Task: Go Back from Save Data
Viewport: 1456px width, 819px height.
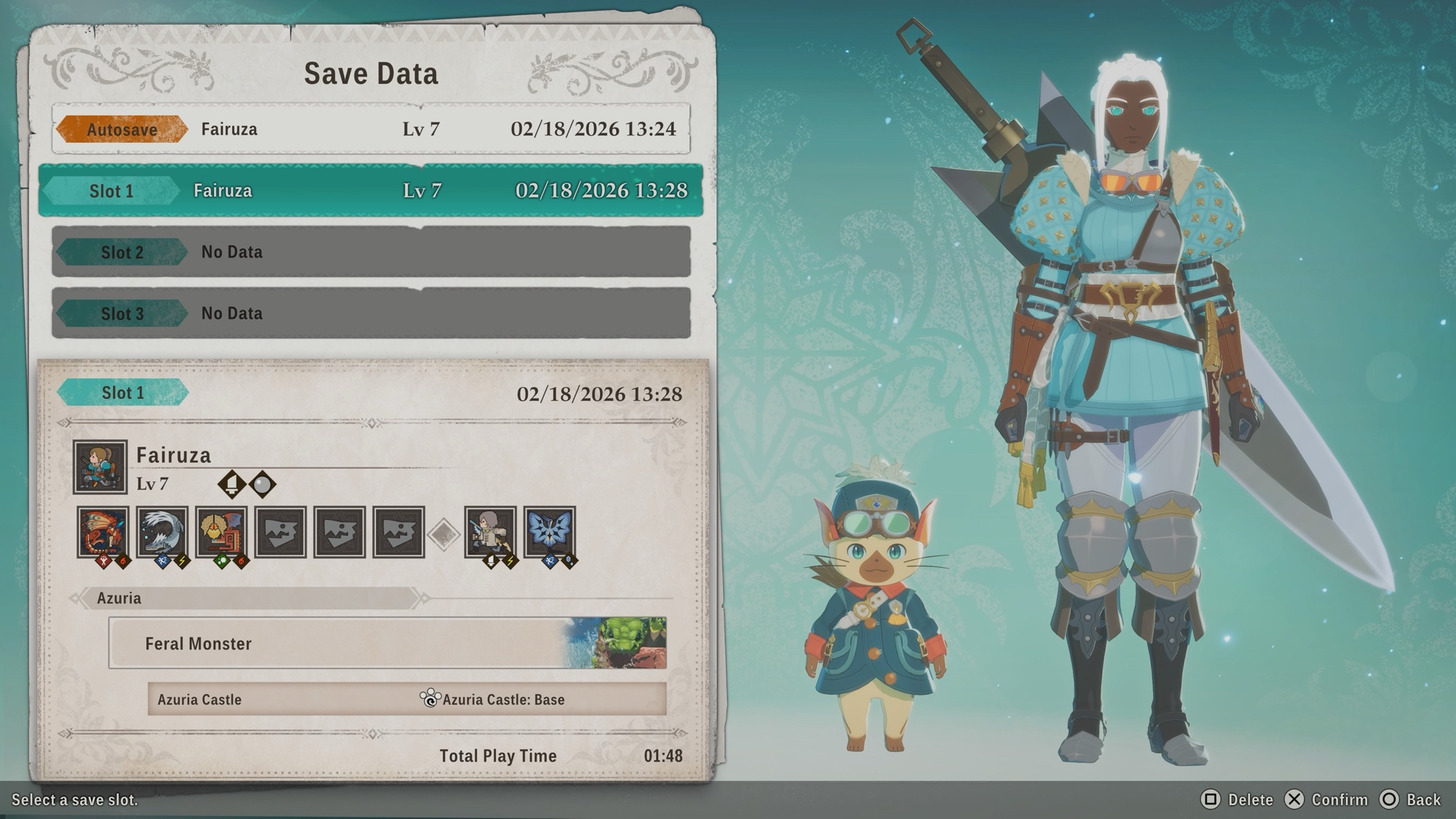Action: tap(1411, 799)
